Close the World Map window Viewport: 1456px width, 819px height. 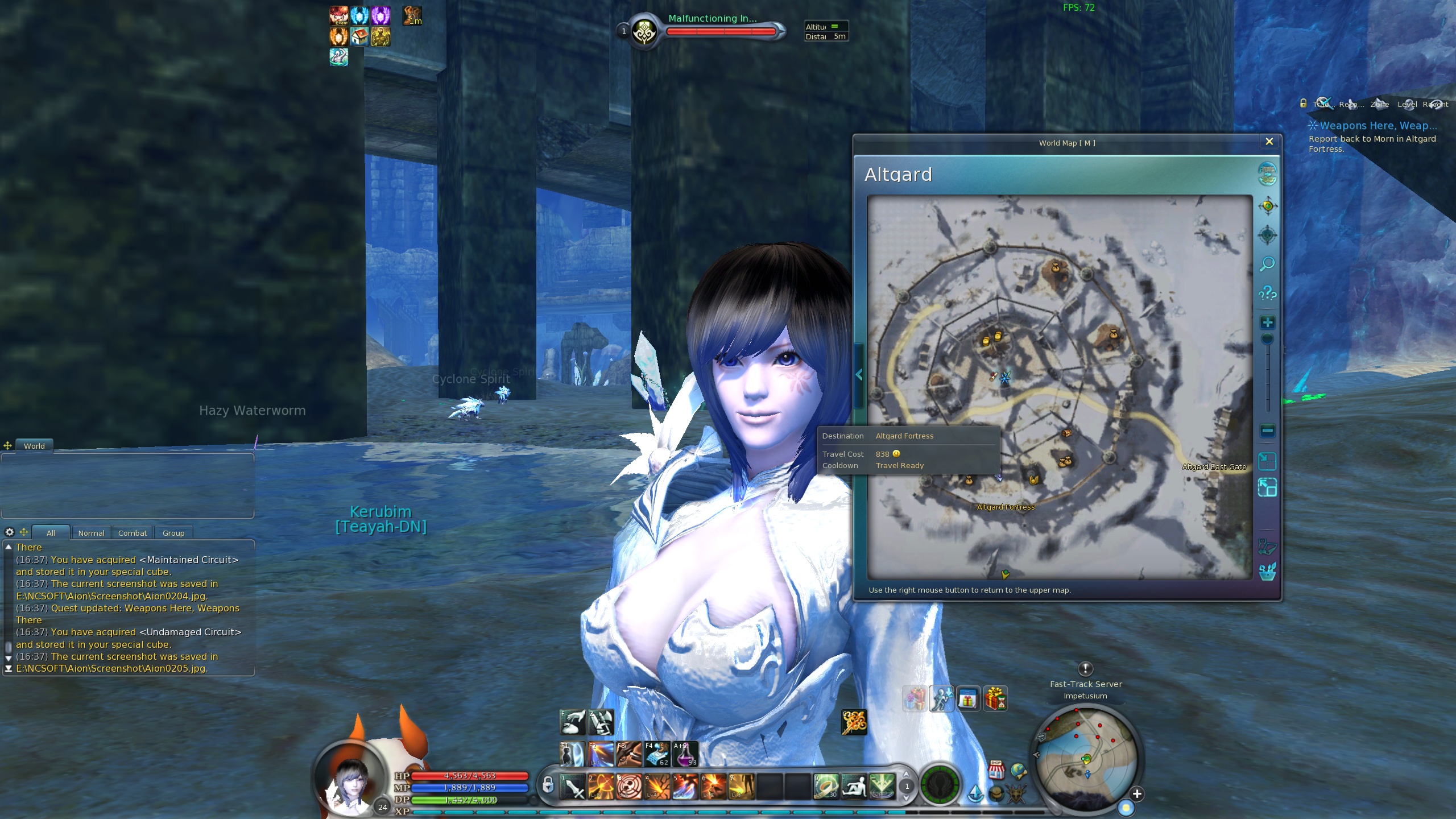tap(1269, 142)
